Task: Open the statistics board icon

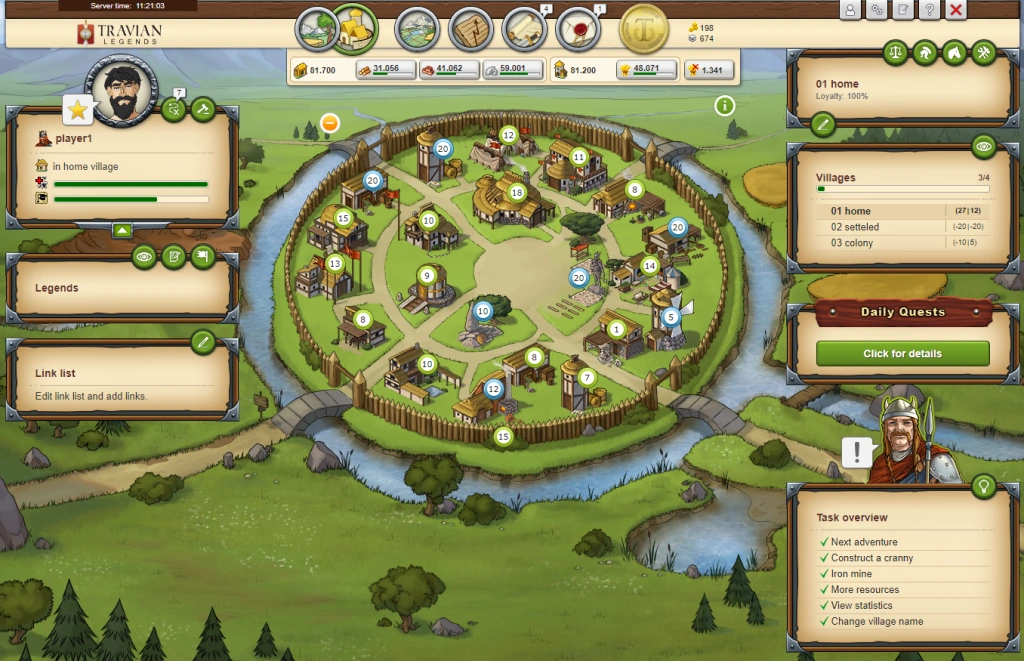Action: point(470,29)
